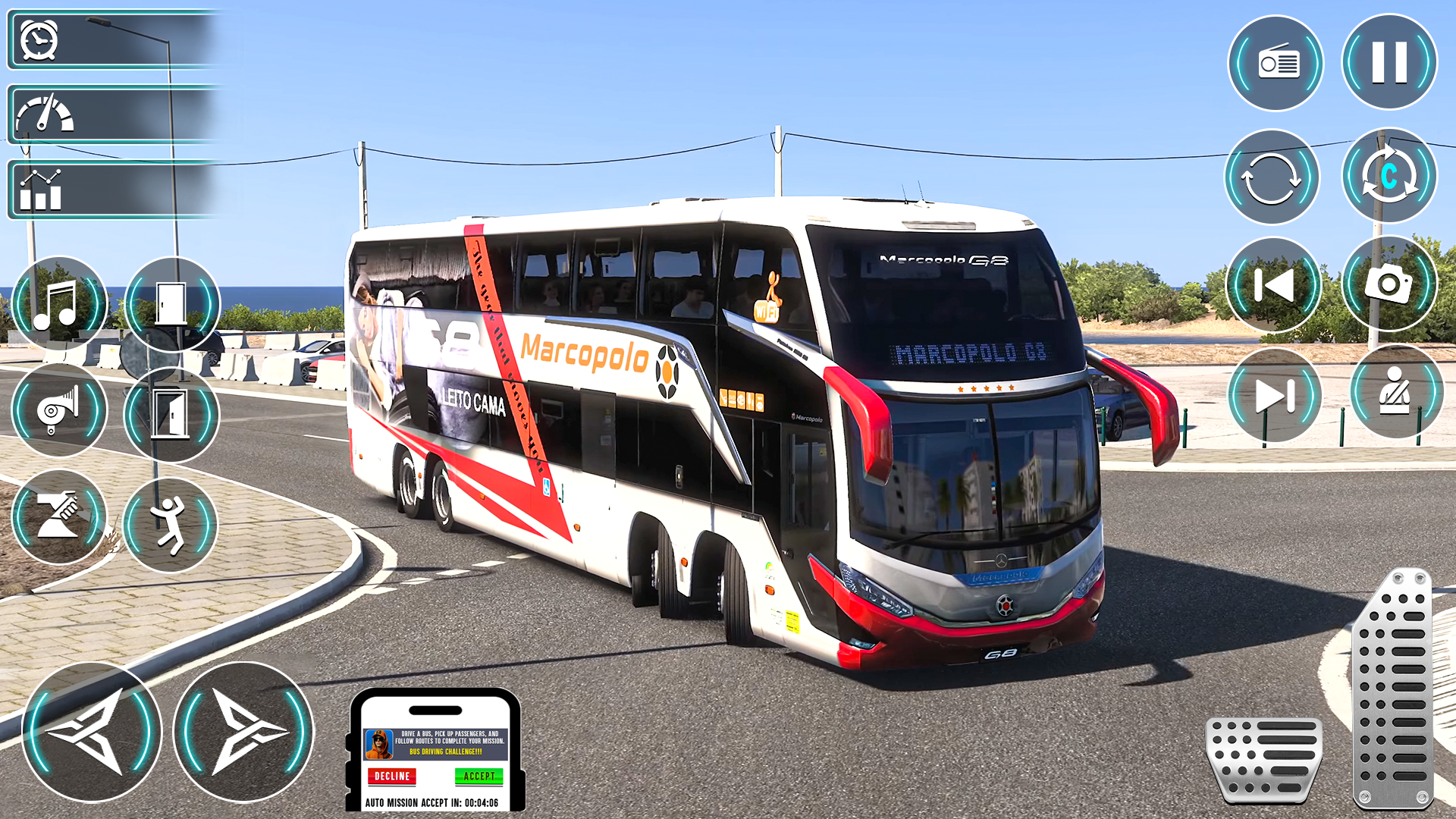
Task: Open the alarm clock timer panel
Action: pos(39,42)
